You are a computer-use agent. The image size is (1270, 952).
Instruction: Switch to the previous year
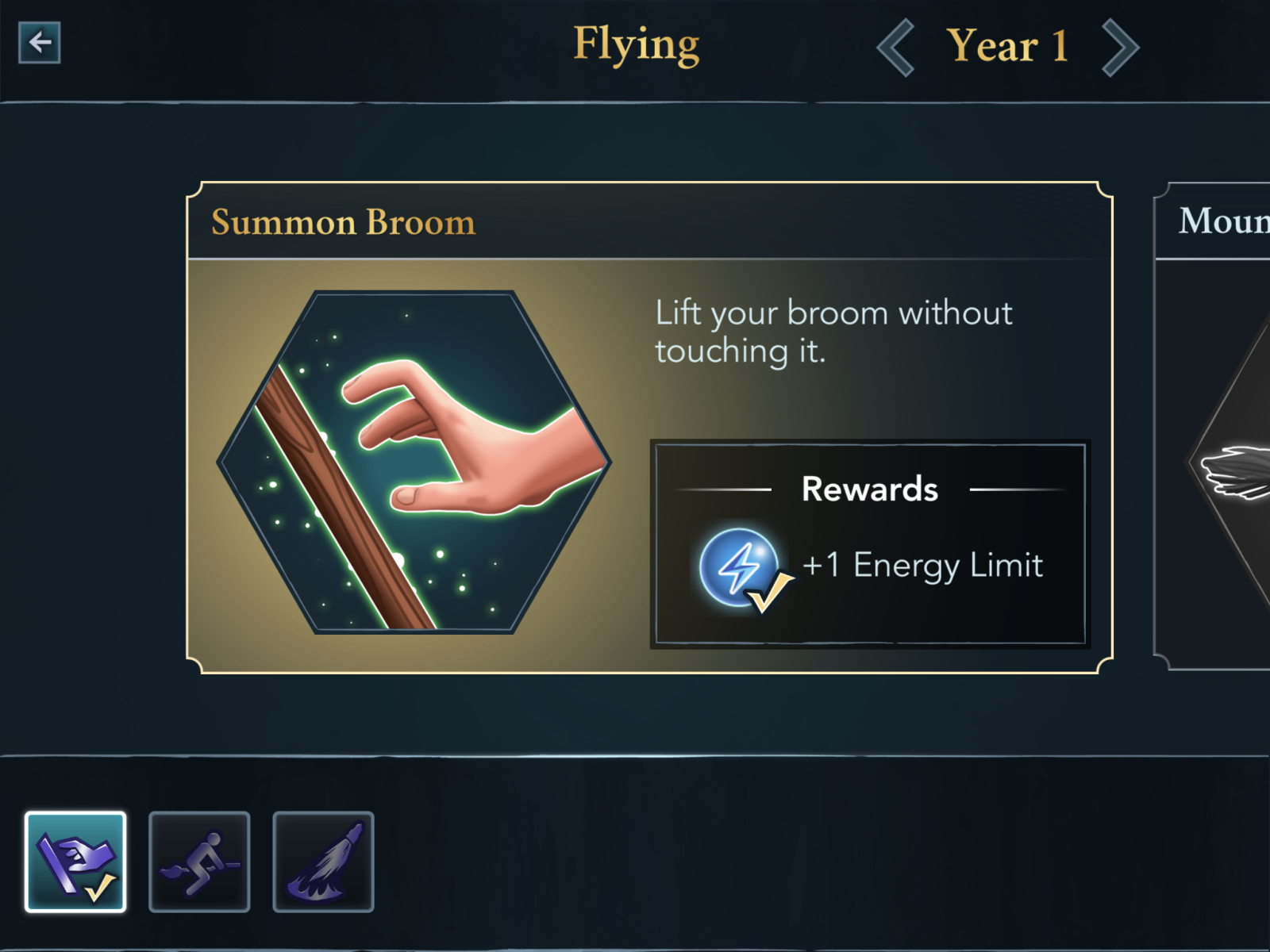click(x=896, y=48)
